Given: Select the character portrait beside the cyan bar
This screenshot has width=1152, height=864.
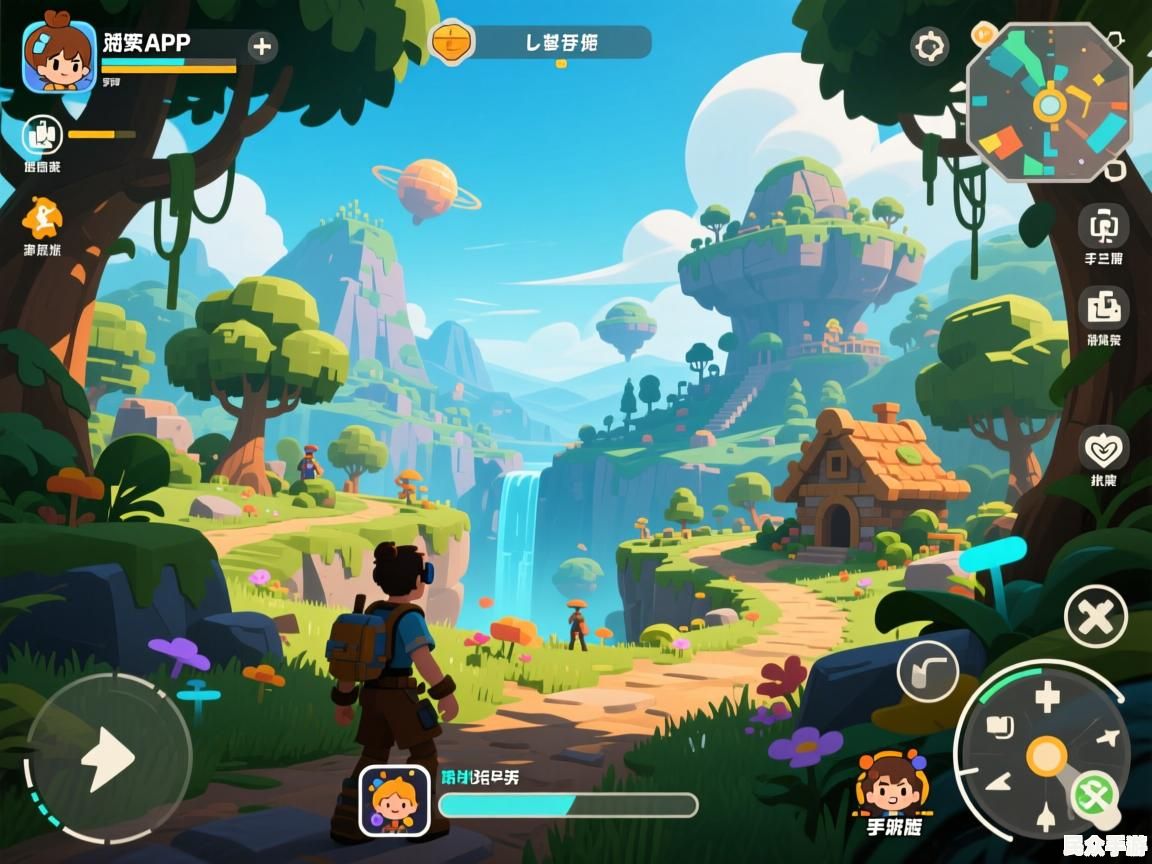Looking at the screenshot, I should pos(394,800).
